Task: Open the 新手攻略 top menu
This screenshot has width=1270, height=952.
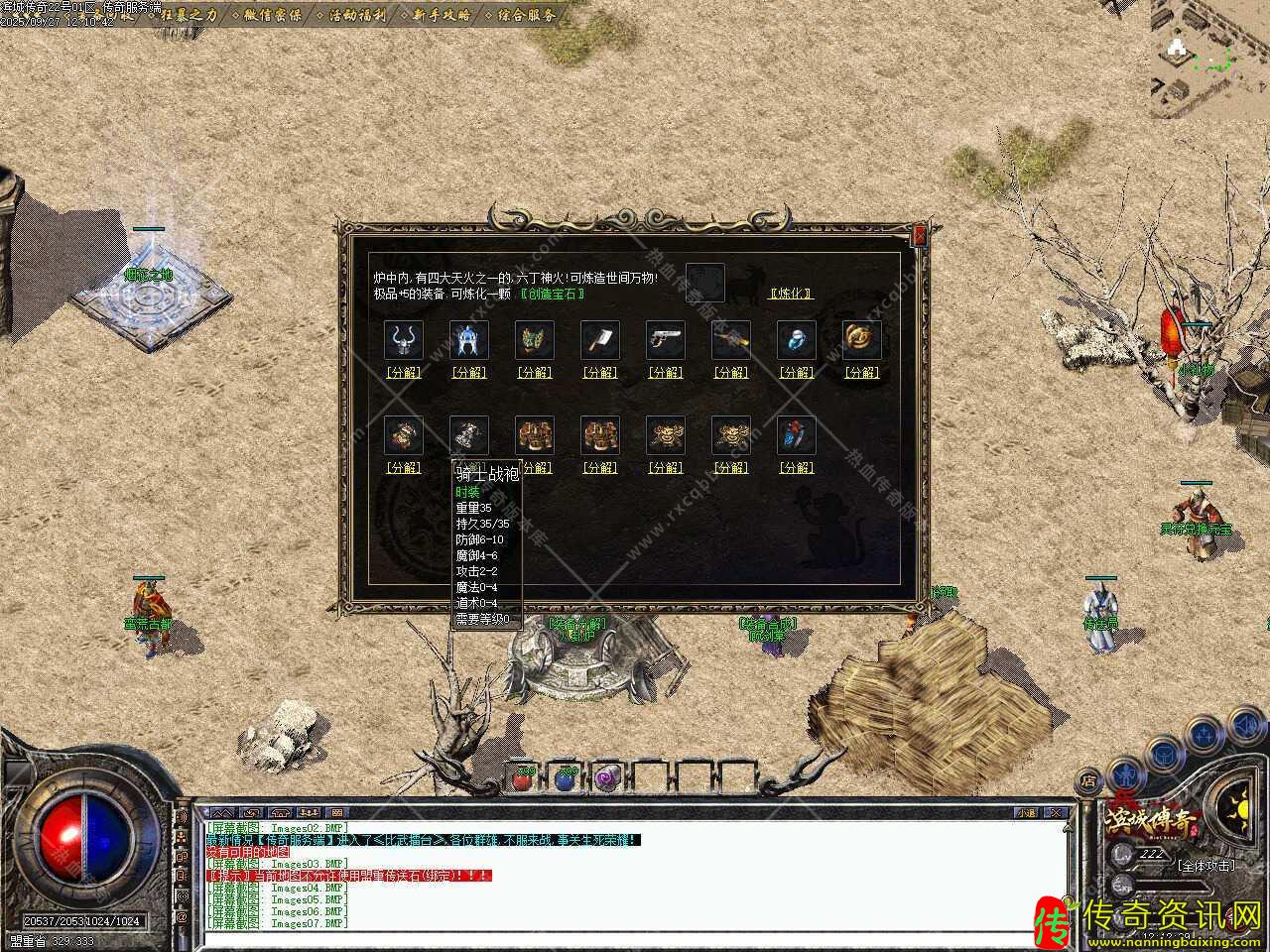Action: pyautogui.click(x=443, y=15)
